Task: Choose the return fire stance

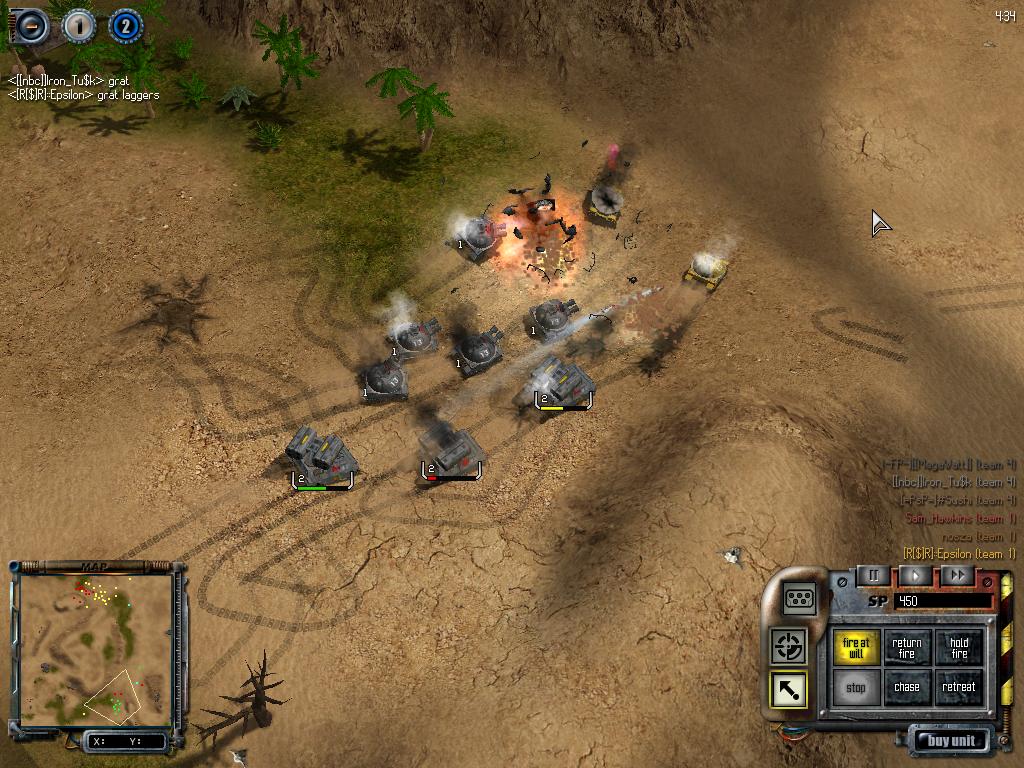Action: (x=907, y=649)
